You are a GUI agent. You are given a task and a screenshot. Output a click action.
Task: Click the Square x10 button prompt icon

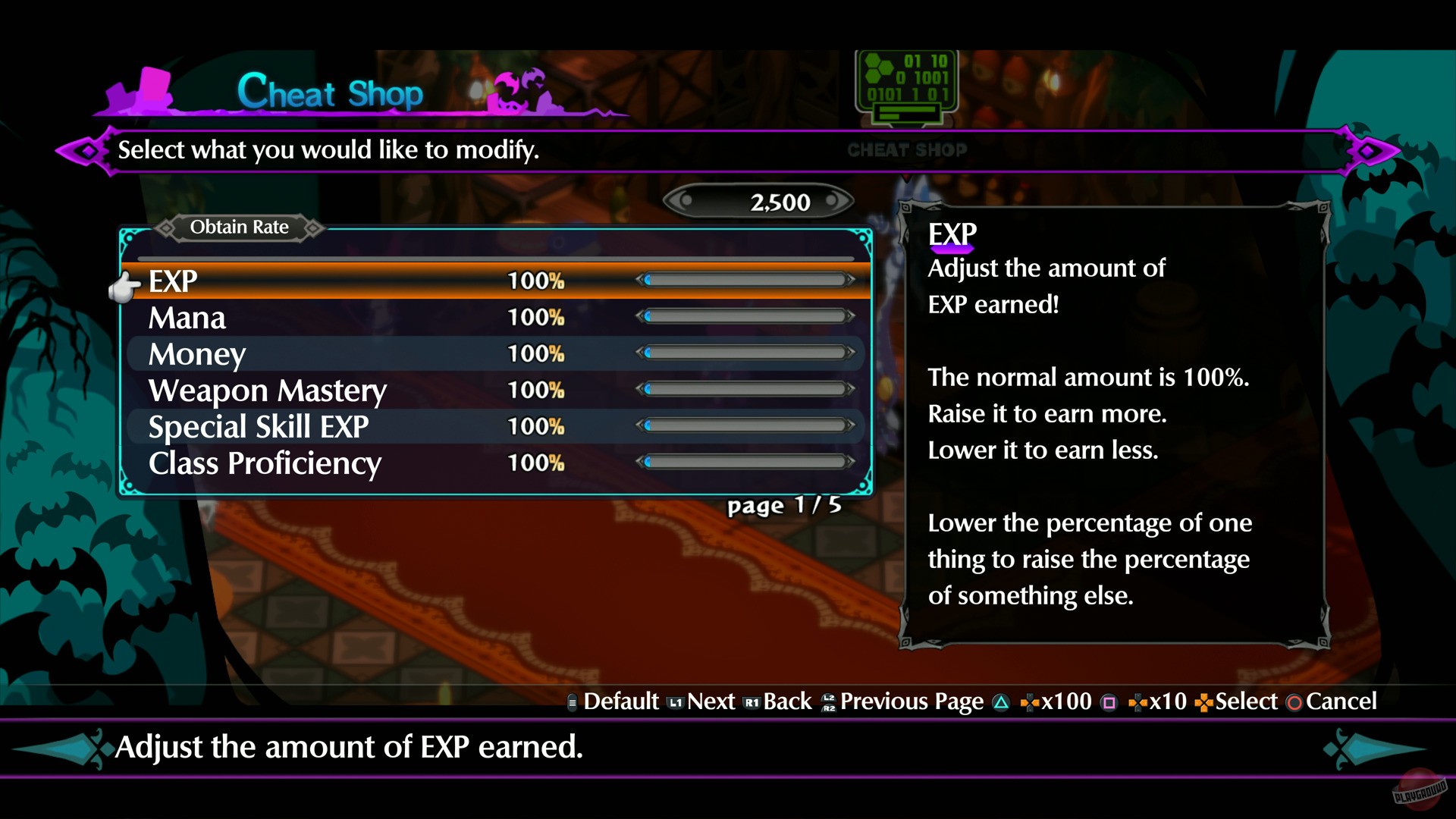tap(1109, 701)
